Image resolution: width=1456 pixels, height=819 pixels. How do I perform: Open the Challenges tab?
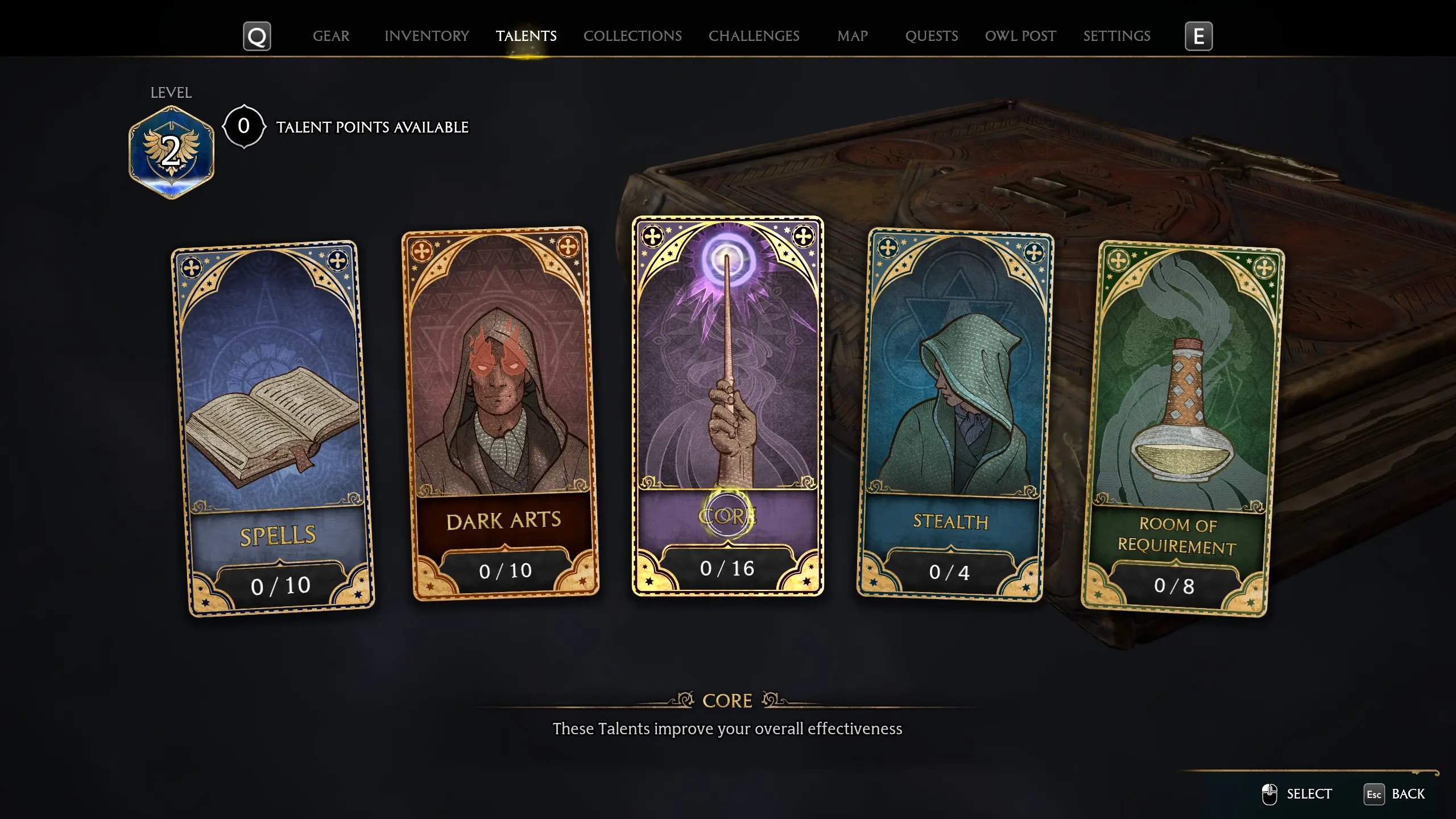click(x=754, y=36)
